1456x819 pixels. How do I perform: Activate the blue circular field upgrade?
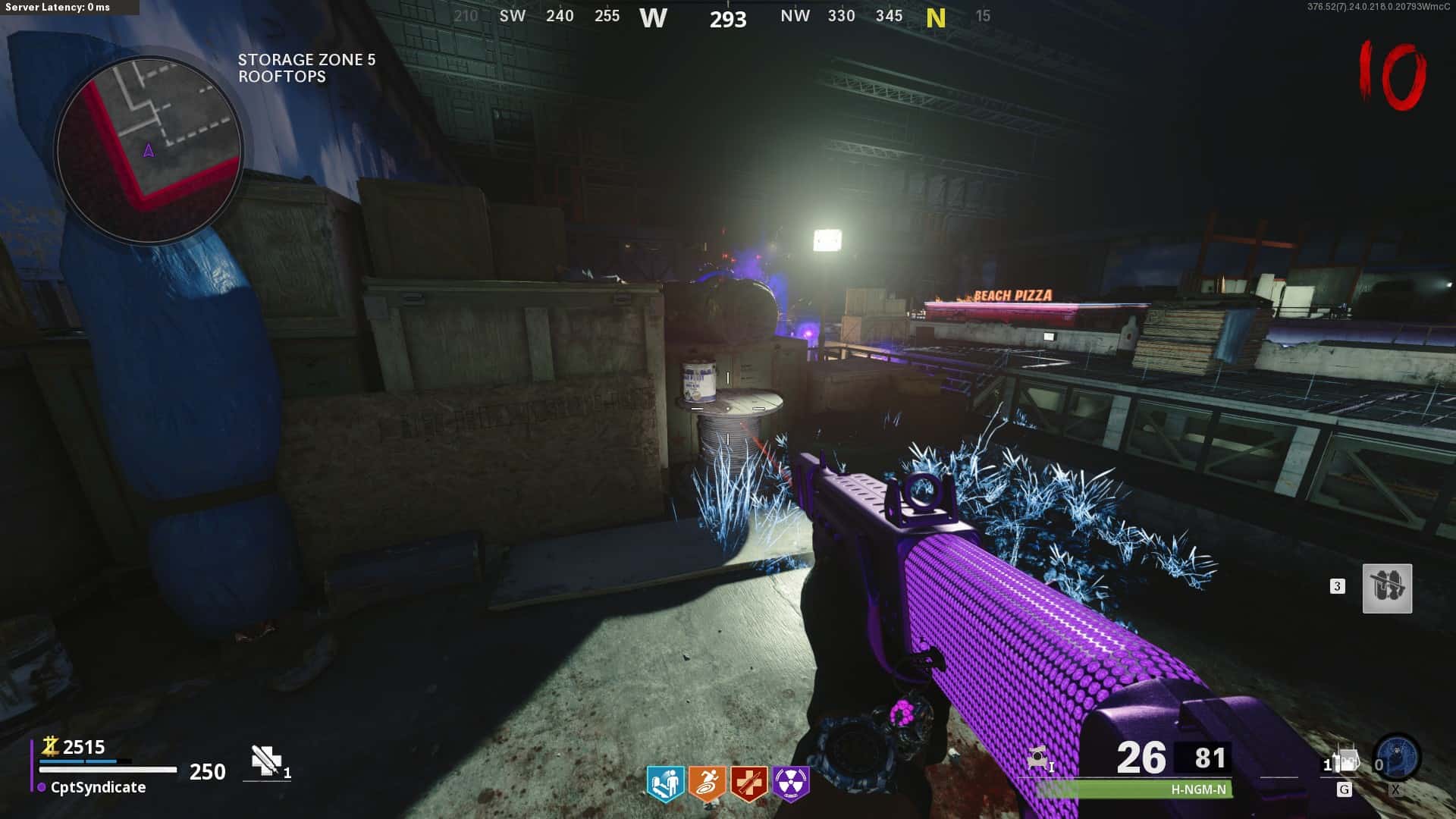1397,757
